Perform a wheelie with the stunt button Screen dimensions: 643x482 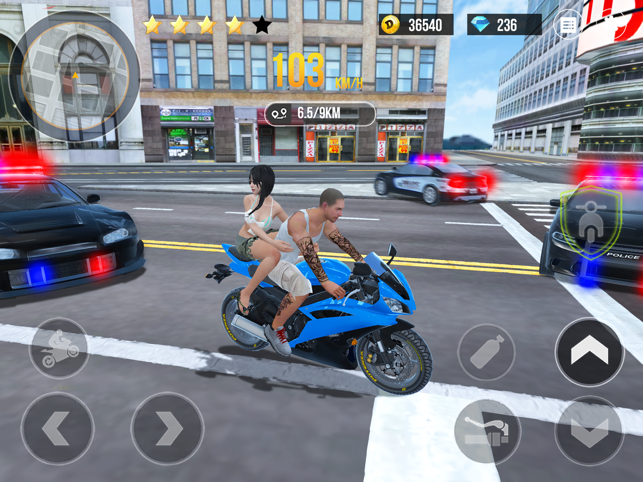tap(59, 349)
